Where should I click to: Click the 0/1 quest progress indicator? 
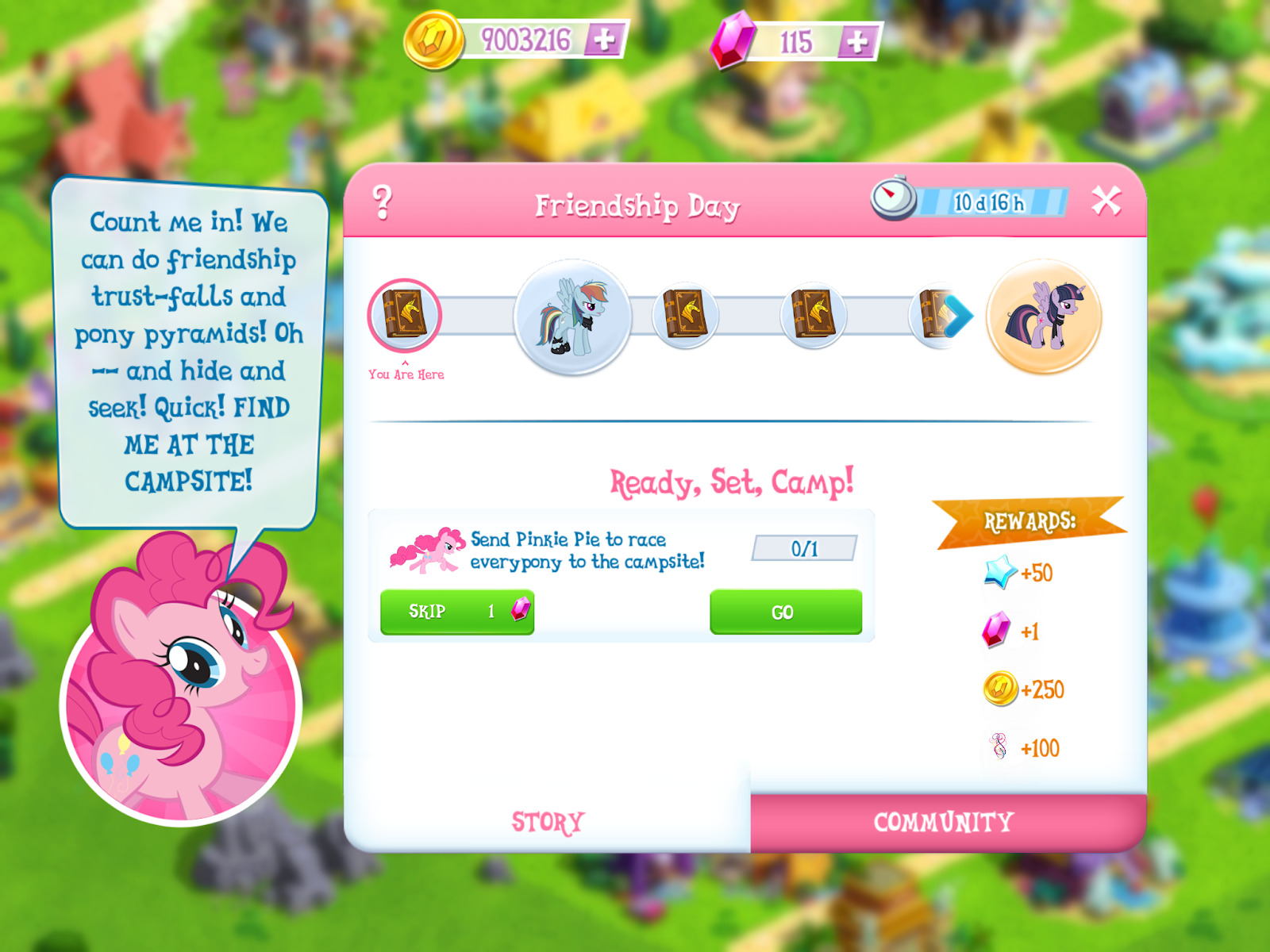click(804, 547)
